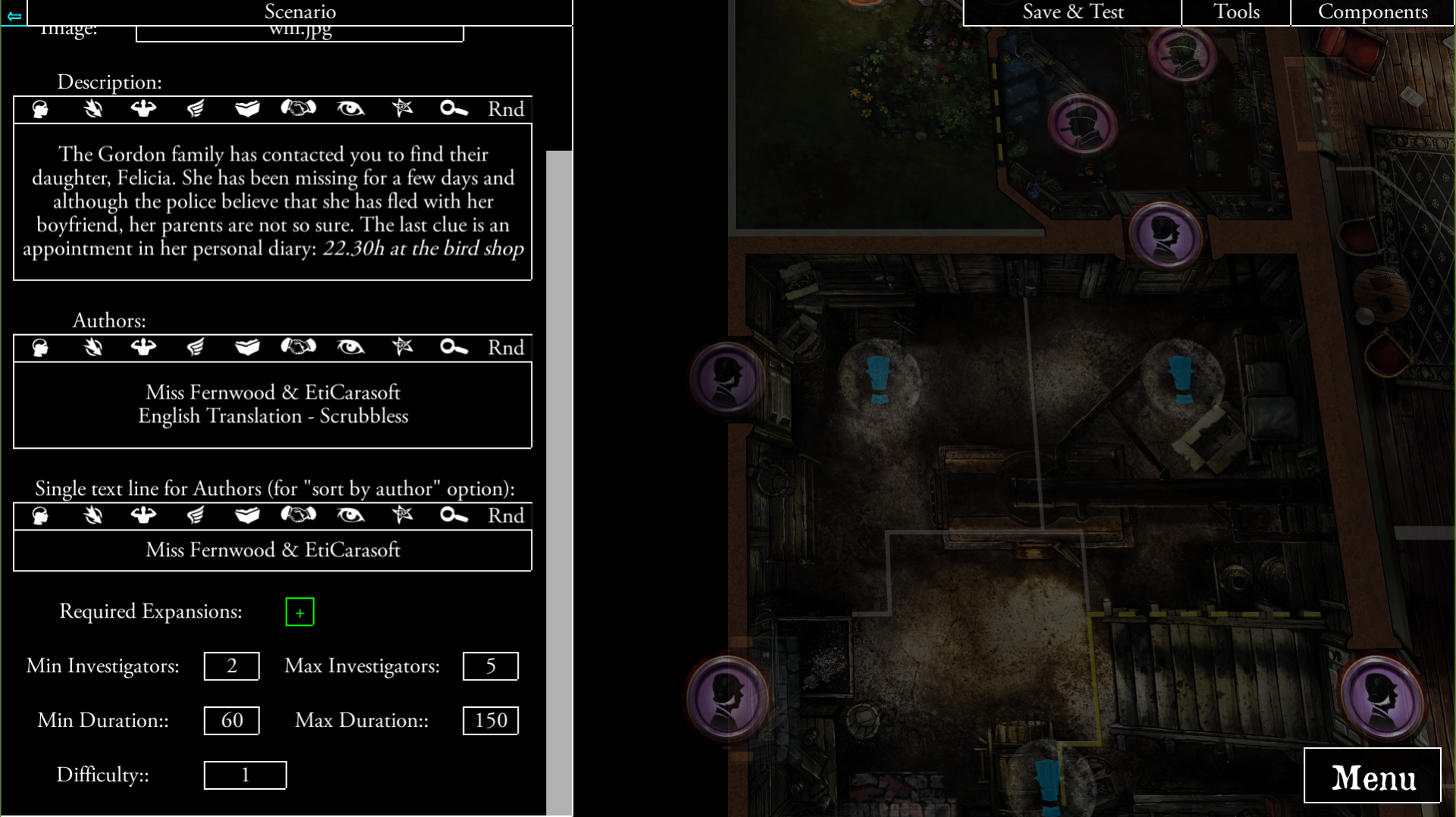Insert the eye Observation symbol into Authors
Screen dimensions: 1456x817
coord(350,347)
